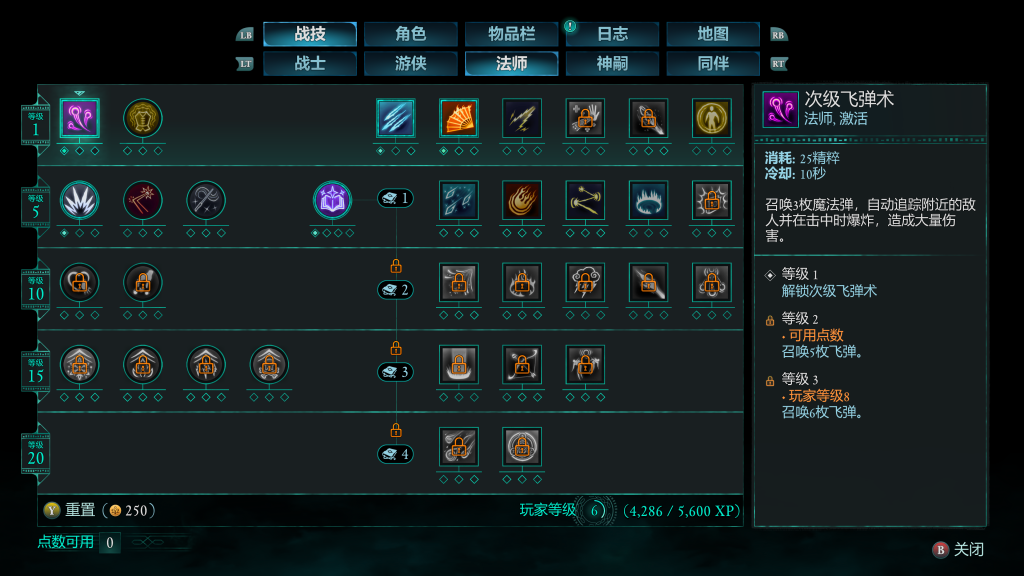Select the 游侠 (Ranger) skill tree
The image size is (1024, 576).
coord(411,64)
